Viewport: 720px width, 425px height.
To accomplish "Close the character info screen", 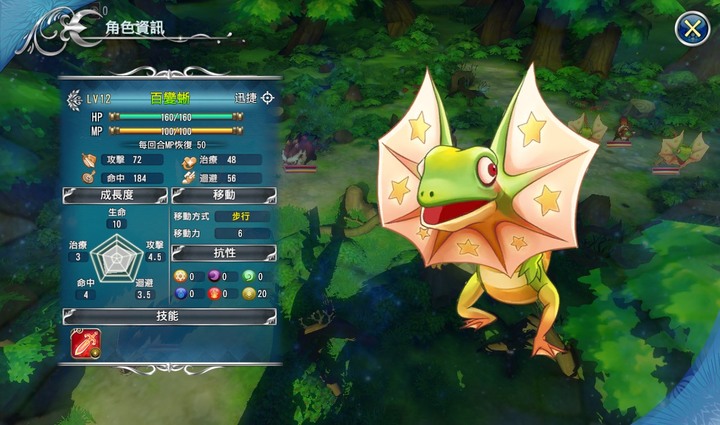I will pos(690,28).
